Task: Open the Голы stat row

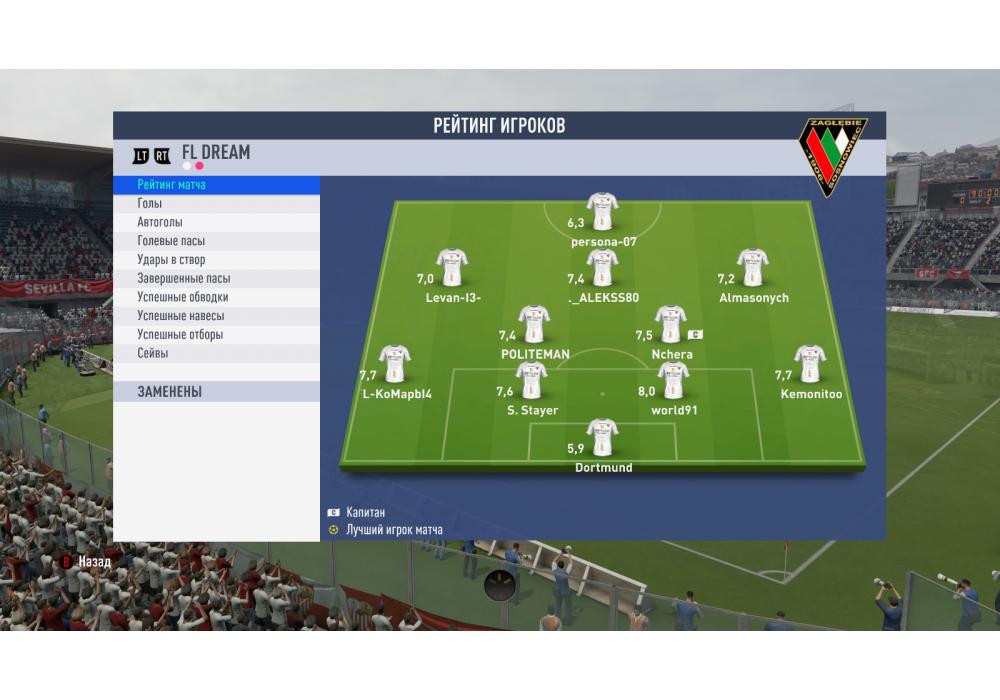Action: pyautogui.click(x=216, y=204)
